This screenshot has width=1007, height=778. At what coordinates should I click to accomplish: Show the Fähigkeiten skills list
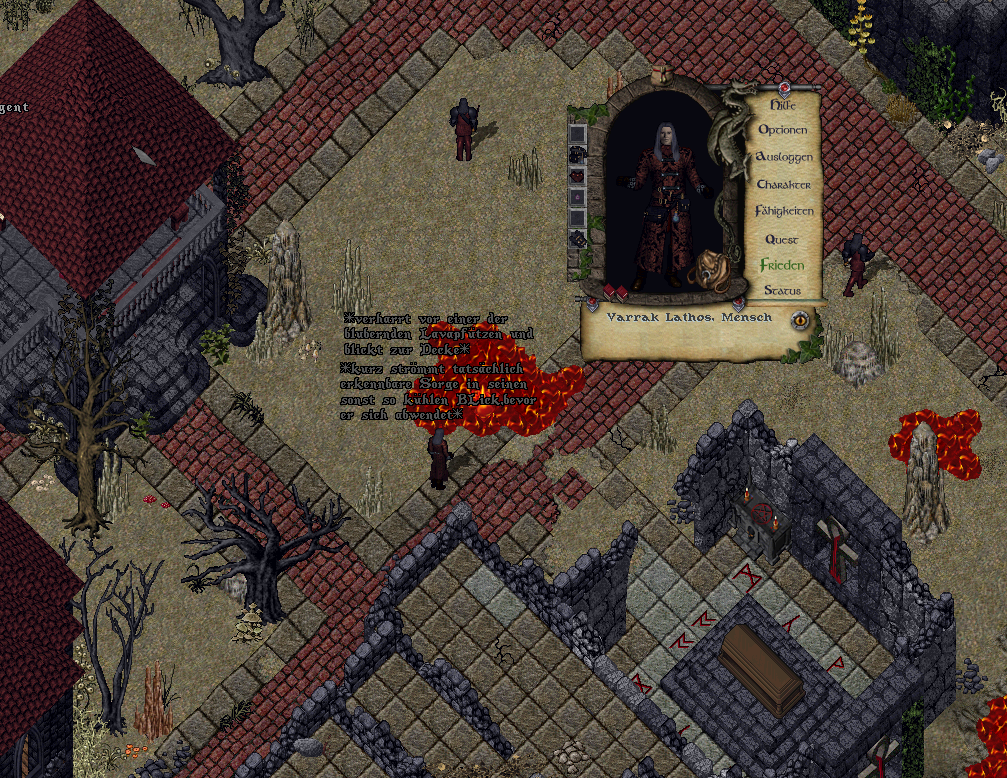click(784, 211)
